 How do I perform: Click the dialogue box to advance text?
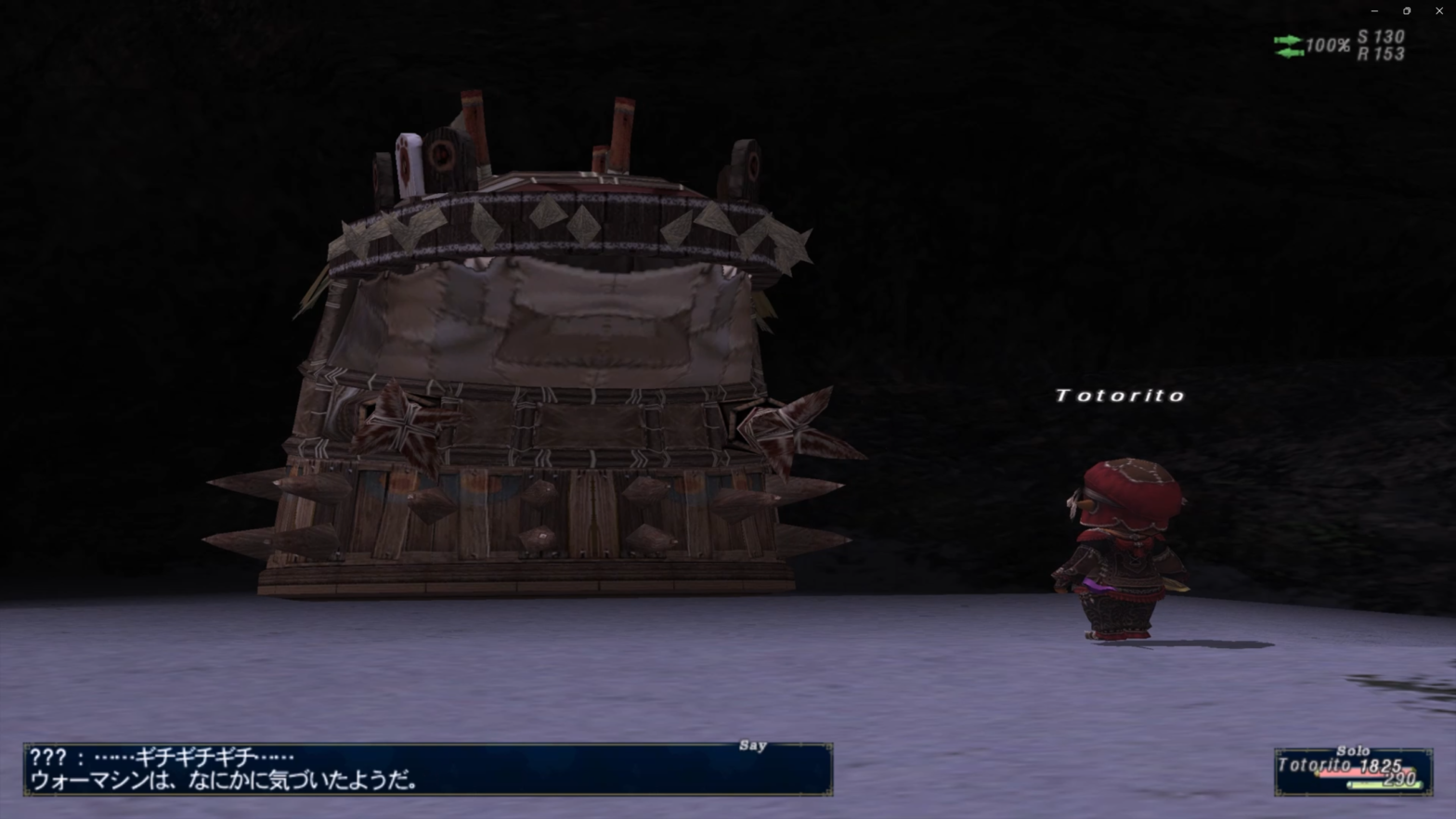pos(427,769)
